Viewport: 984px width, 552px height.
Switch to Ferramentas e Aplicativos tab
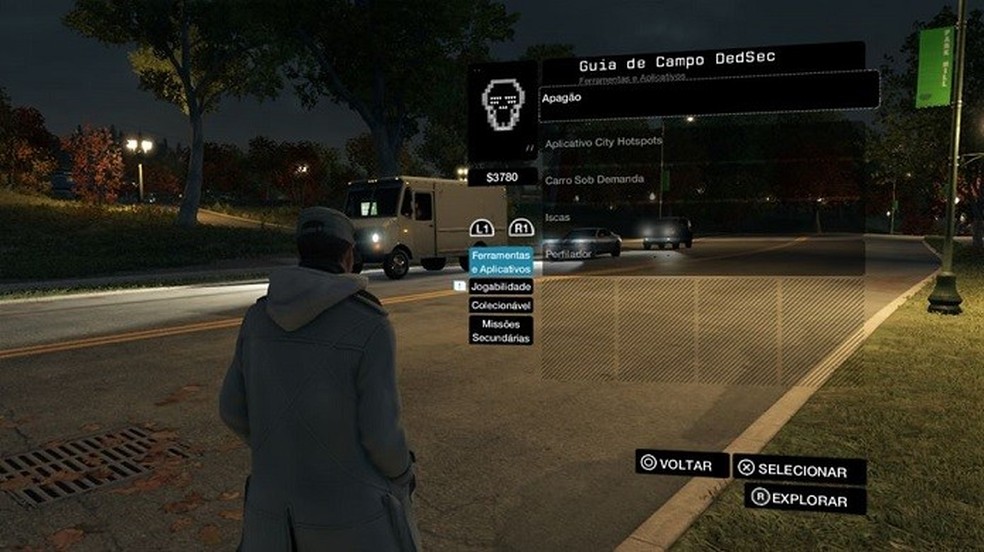click(x=501, y=262)
